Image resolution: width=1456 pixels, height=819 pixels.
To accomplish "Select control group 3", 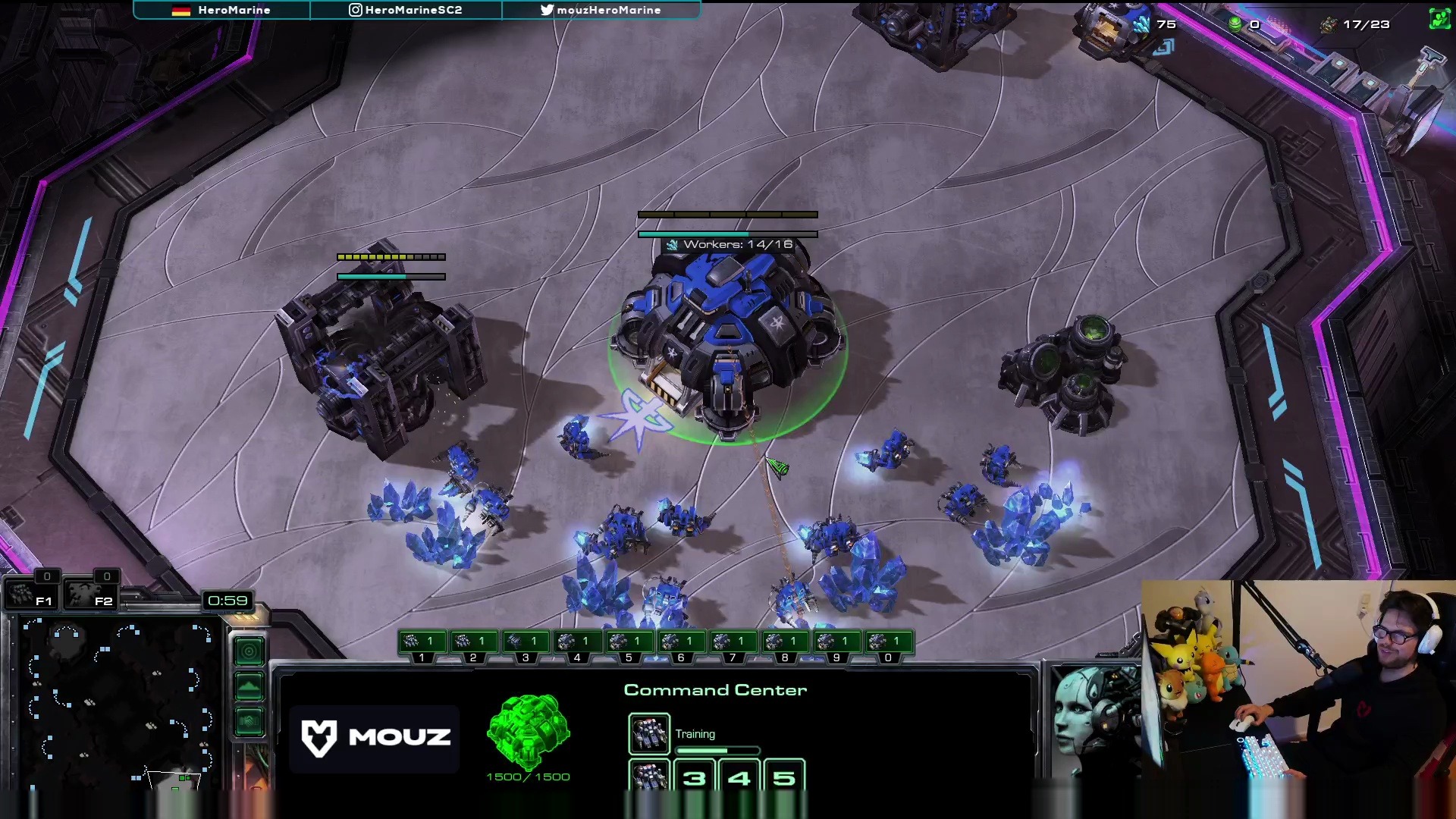I will [x=526, y=643].
